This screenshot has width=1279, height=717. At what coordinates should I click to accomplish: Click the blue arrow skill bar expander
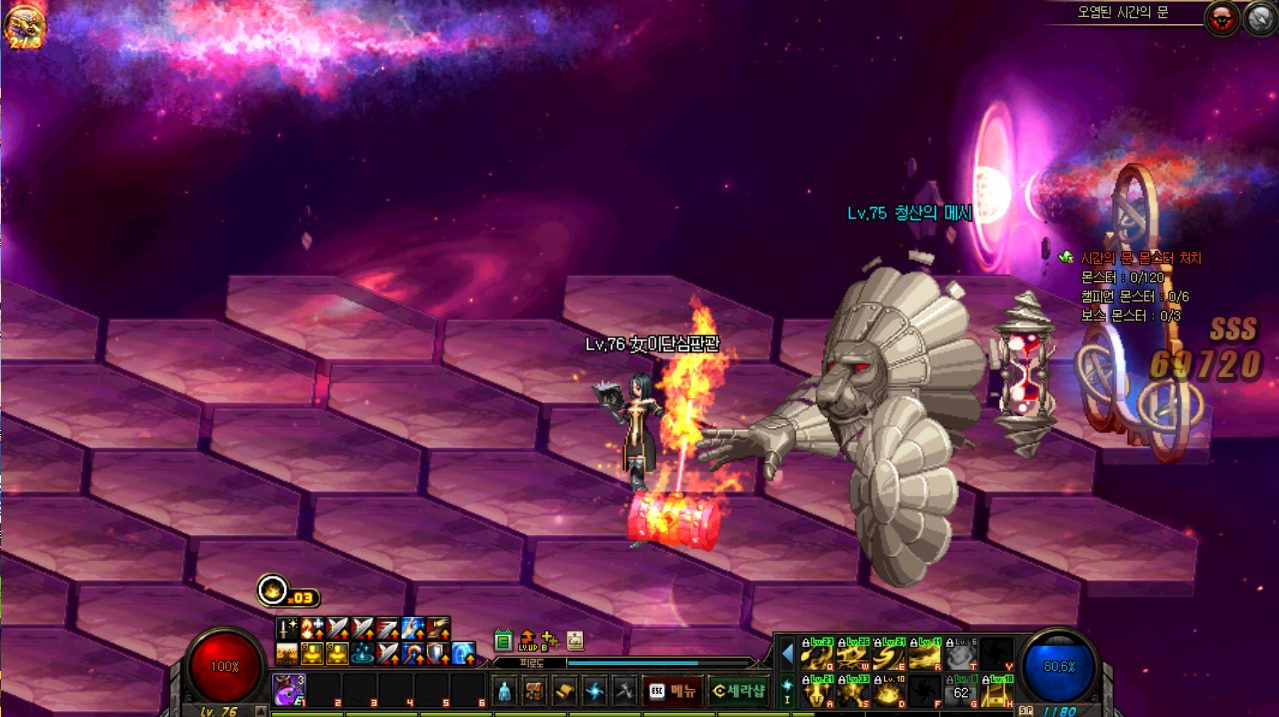(x=787, y=654)
